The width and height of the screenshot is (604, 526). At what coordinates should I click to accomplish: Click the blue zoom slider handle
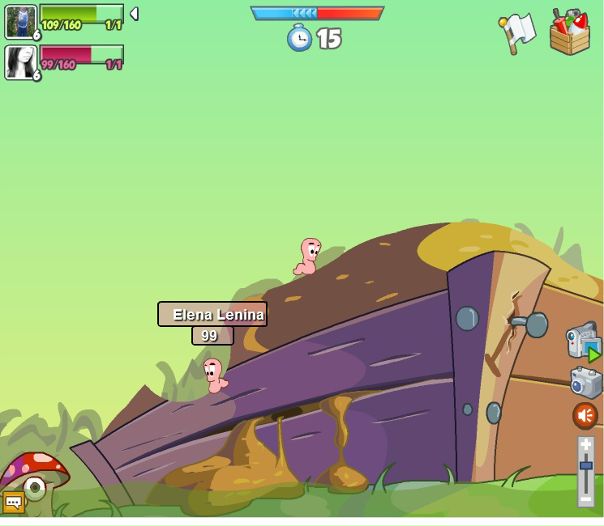586,466
